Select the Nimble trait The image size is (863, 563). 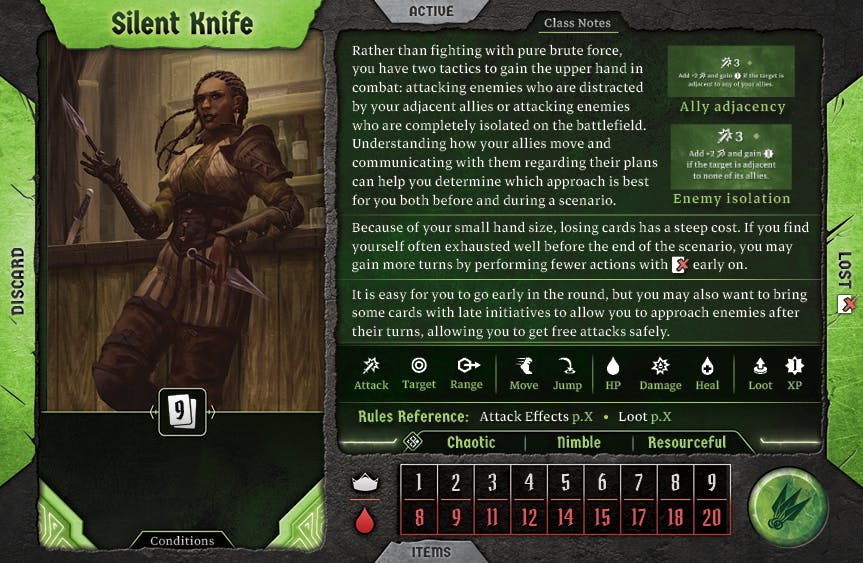pyautogui.click(x=579, y=442)
